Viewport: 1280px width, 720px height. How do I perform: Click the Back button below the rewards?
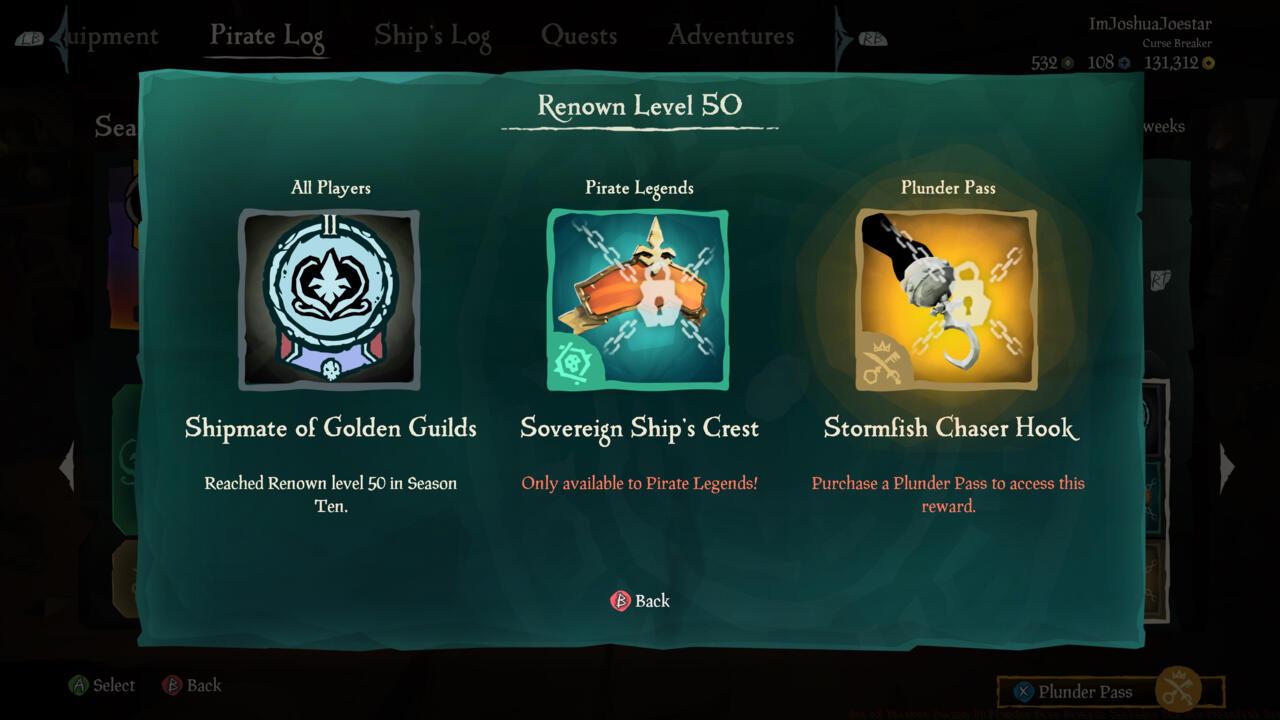640,600
